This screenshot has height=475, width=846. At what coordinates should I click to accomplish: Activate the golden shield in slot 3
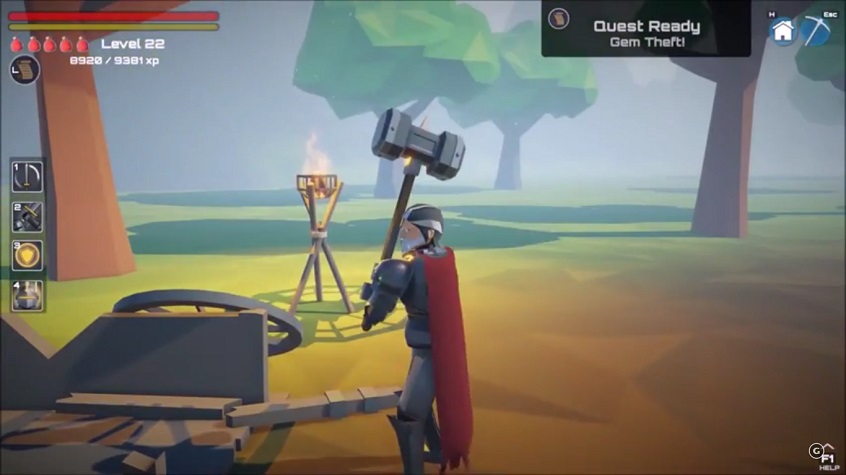[27, 255]
